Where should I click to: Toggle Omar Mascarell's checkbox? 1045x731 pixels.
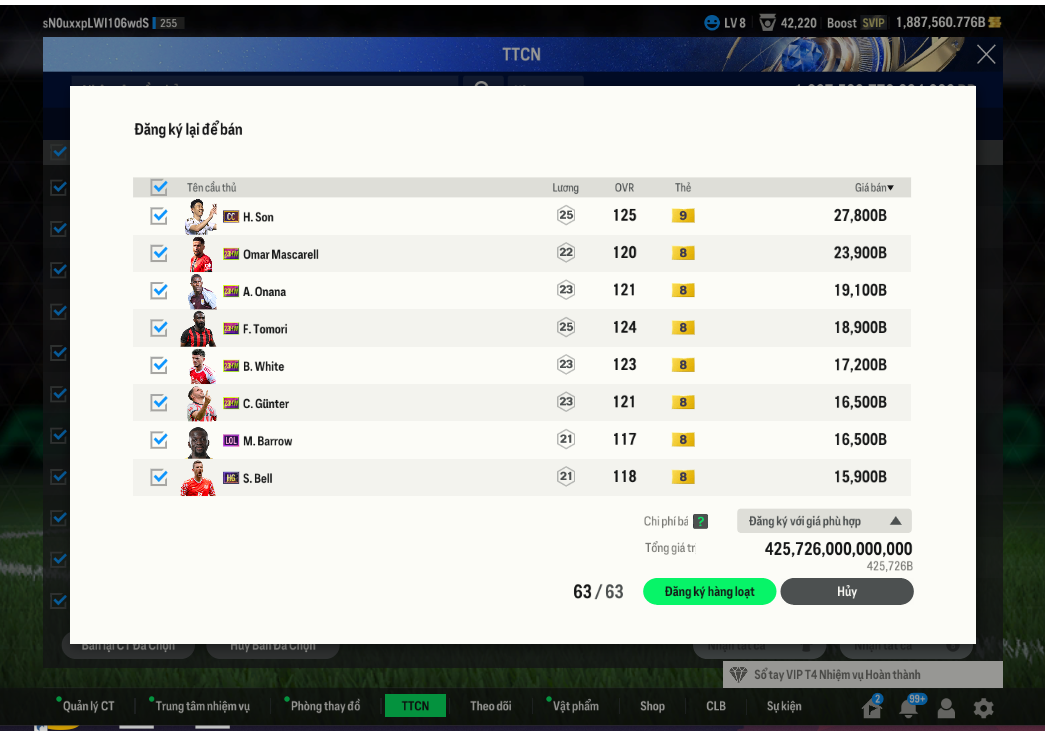159,253
